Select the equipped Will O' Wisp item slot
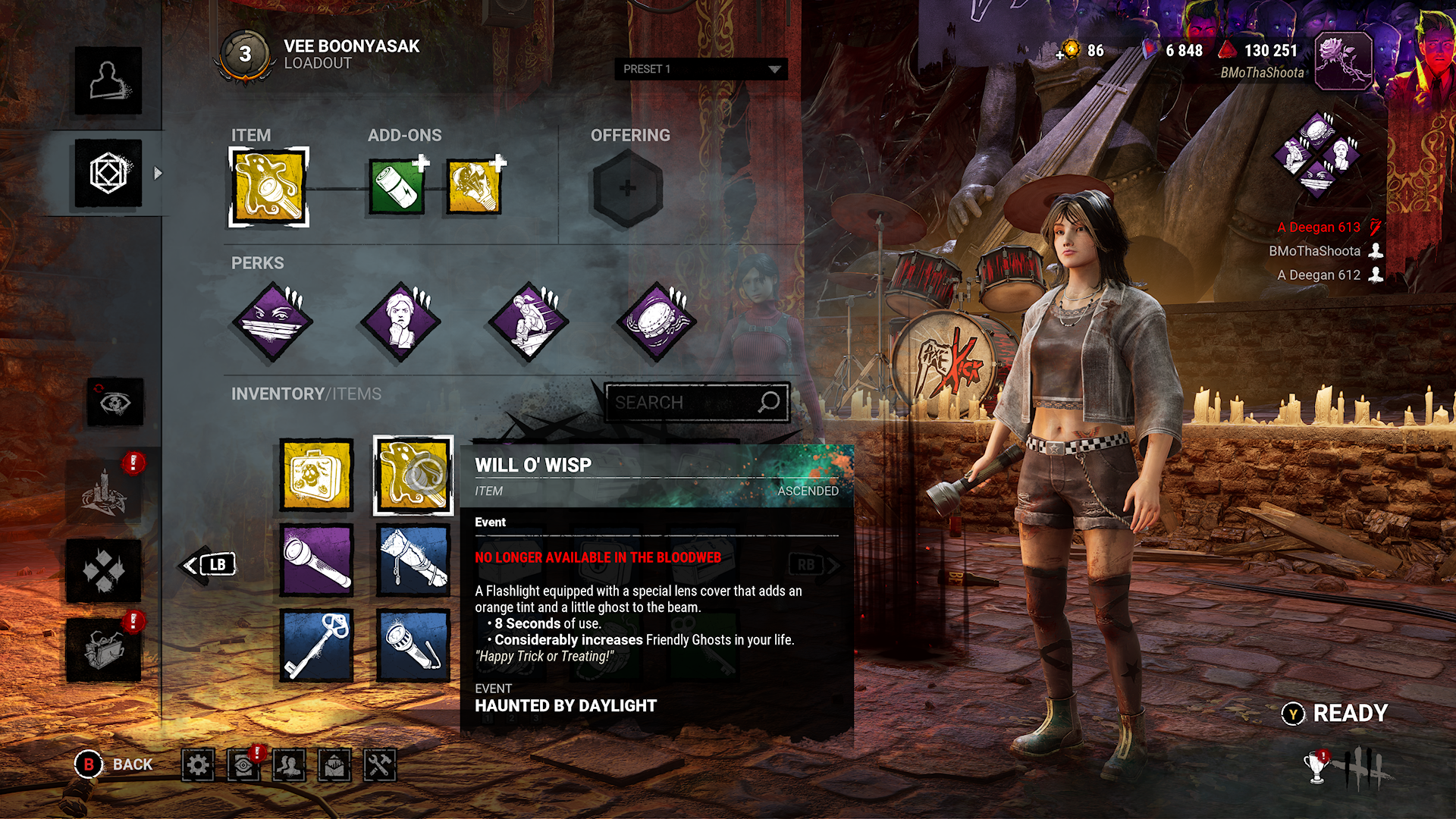The image size is (1456, 819). pyautogui.click(x=268, y=187)
